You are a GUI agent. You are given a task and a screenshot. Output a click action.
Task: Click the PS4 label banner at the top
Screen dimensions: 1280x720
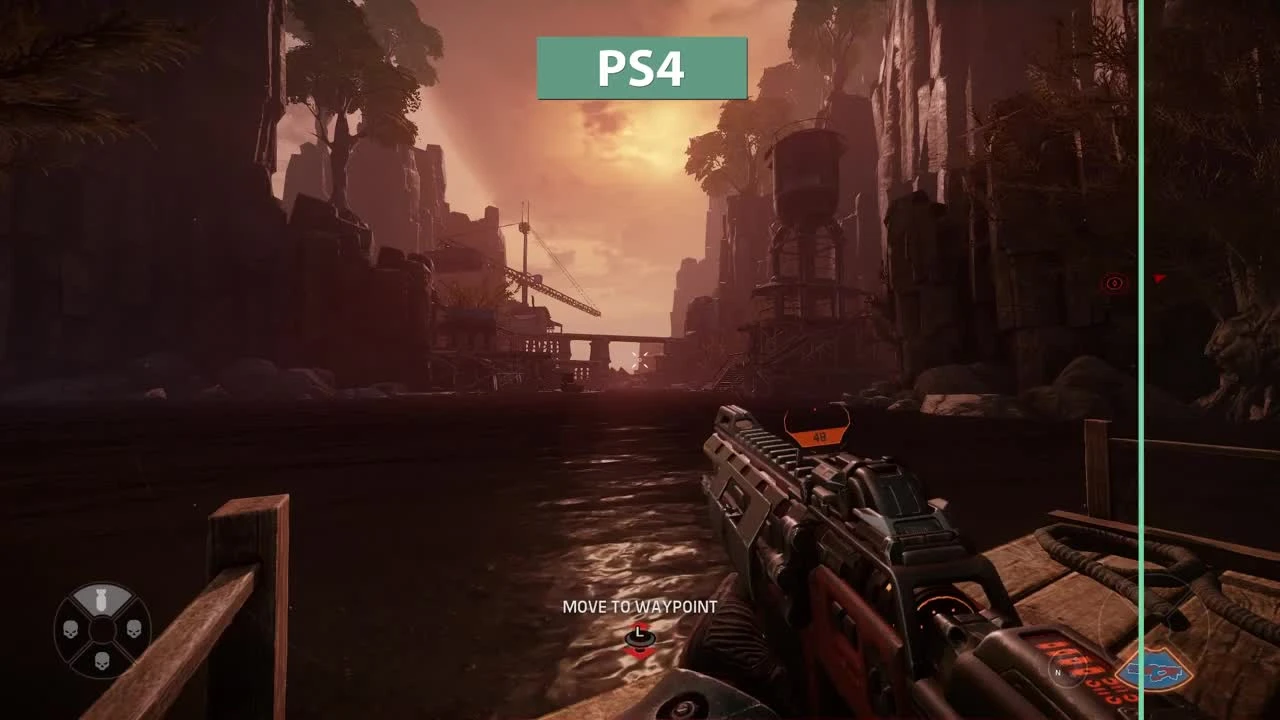pos(641,66)
